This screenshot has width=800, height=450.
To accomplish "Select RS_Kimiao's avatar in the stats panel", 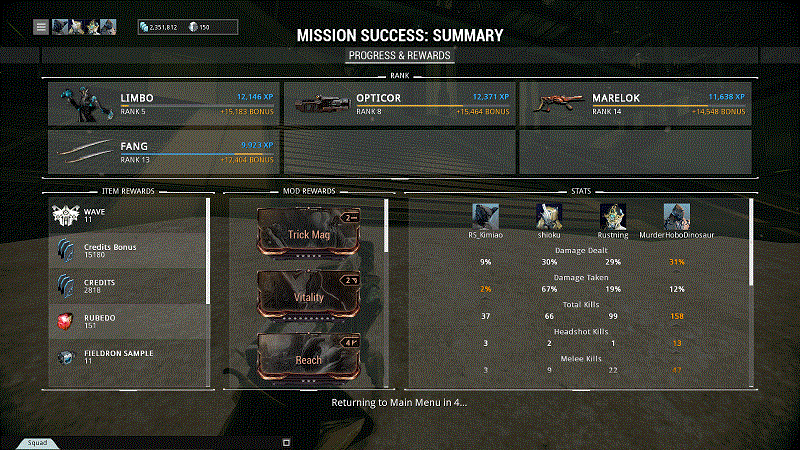I will pos(486,216).
